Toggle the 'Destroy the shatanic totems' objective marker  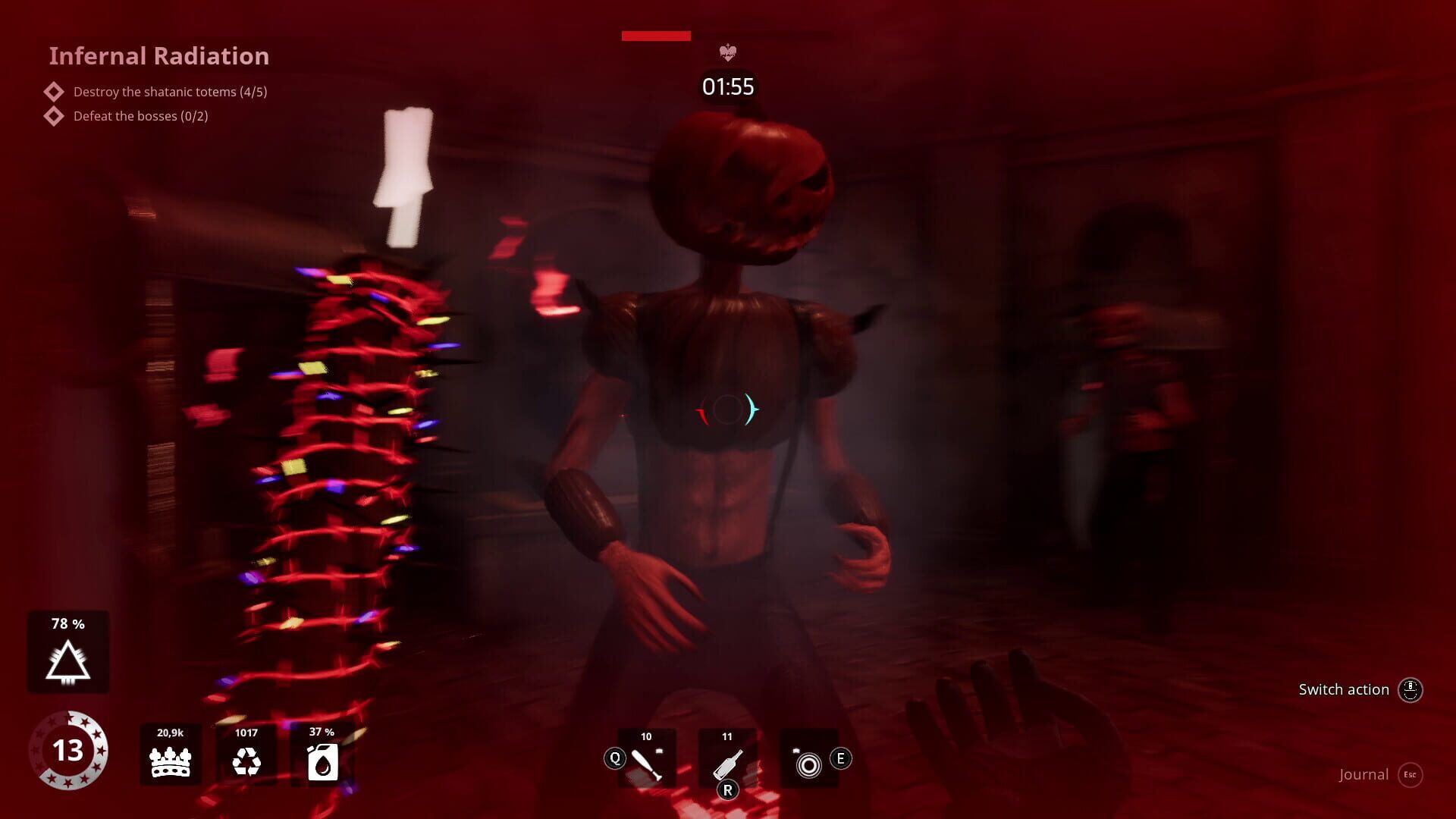pos(53,91)
